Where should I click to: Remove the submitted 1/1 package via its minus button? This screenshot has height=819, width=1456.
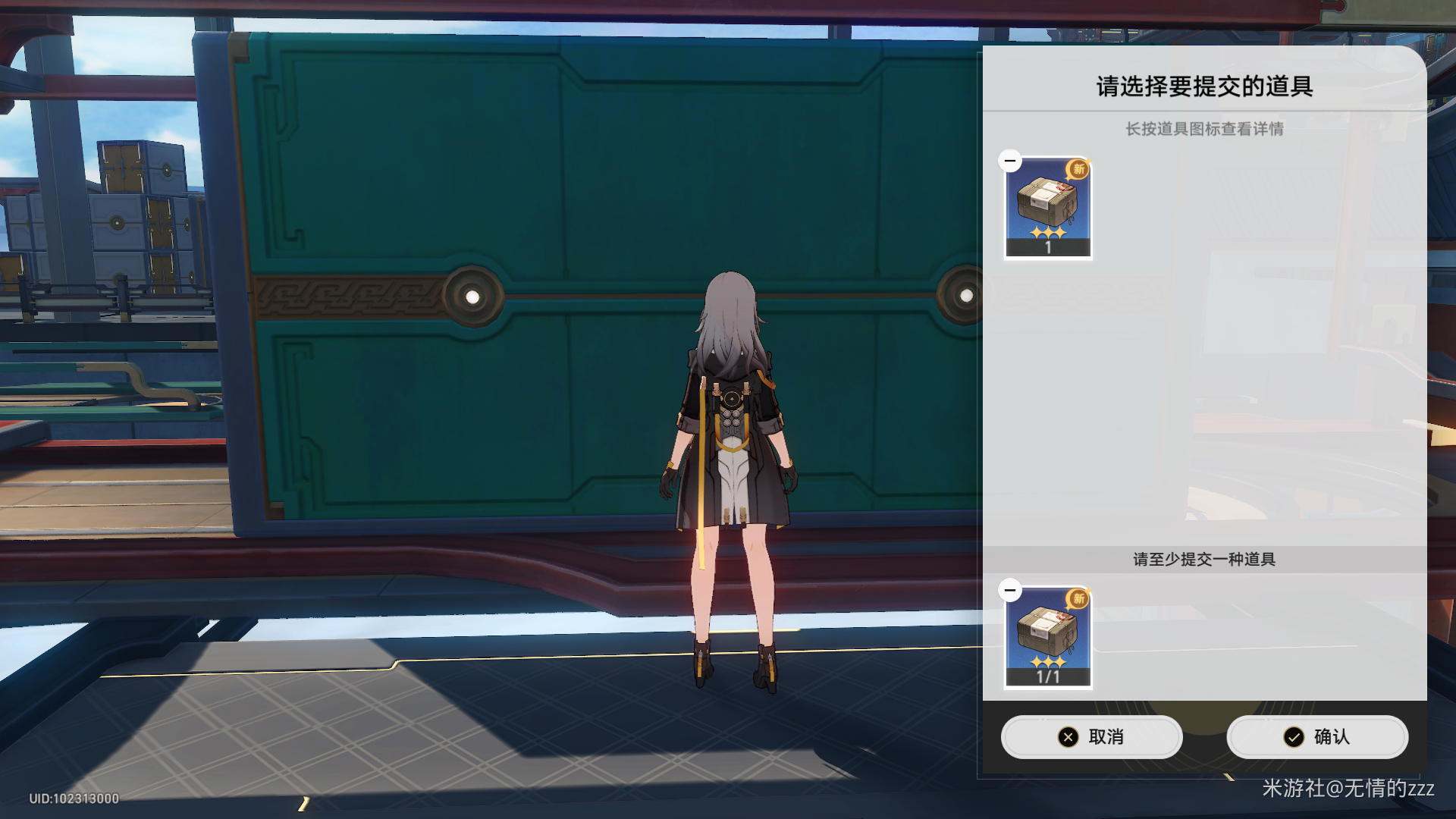(1010, 590)
